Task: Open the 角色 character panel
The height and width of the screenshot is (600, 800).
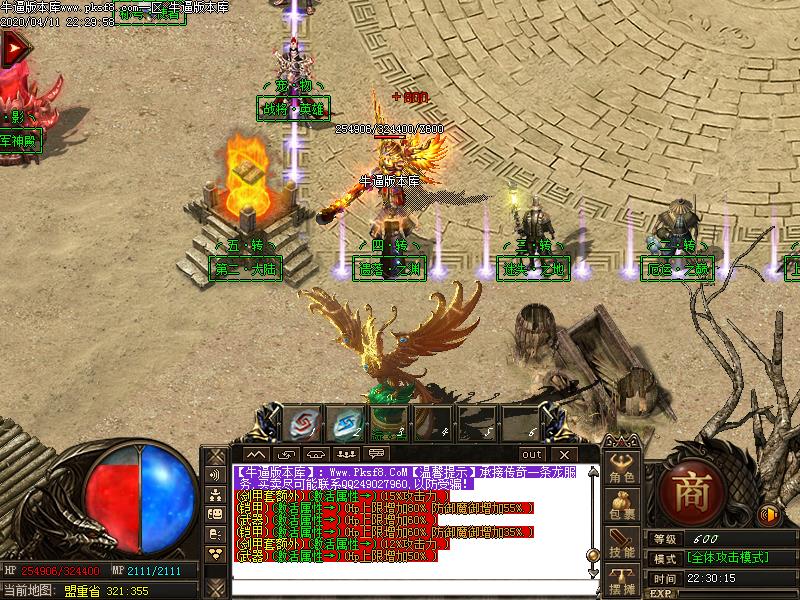Action: [623, 468]
